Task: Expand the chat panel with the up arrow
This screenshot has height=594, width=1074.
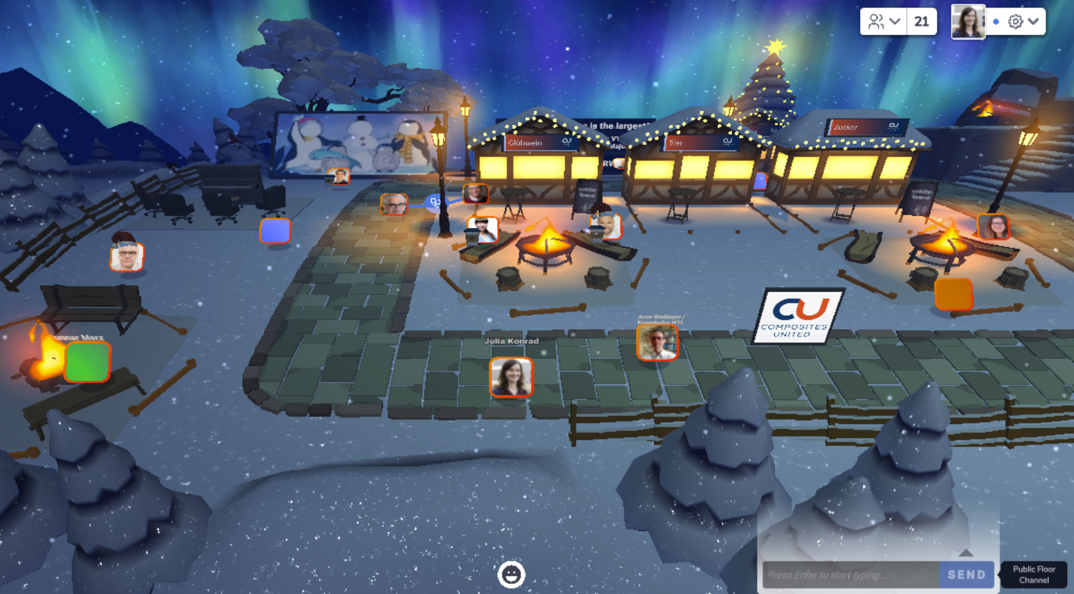Action: [x=965, y=553]
